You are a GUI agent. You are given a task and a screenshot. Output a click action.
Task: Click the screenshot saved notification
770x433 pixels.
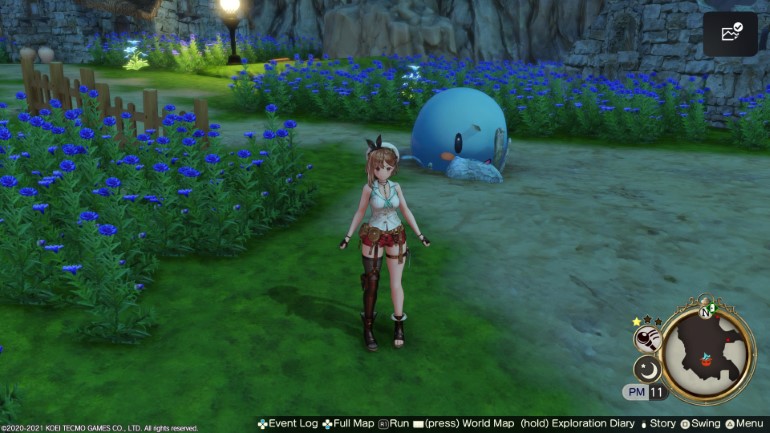tap(729, 35)
